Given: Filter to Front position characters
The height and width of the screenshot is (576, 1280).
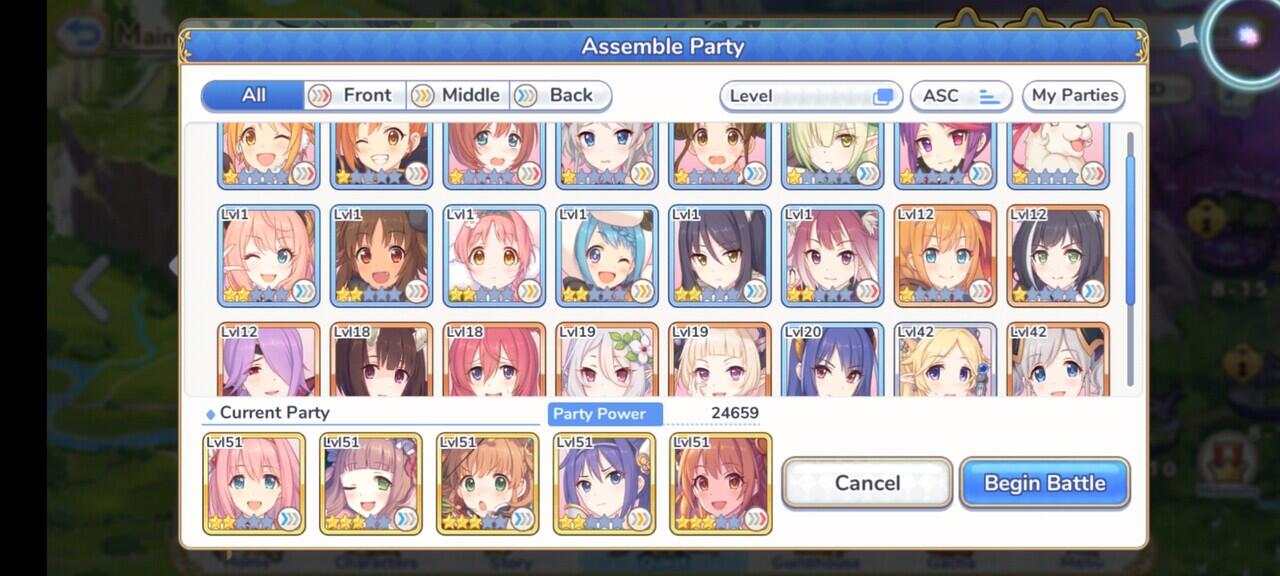Looking at the screenshot, I should (356, 95).
